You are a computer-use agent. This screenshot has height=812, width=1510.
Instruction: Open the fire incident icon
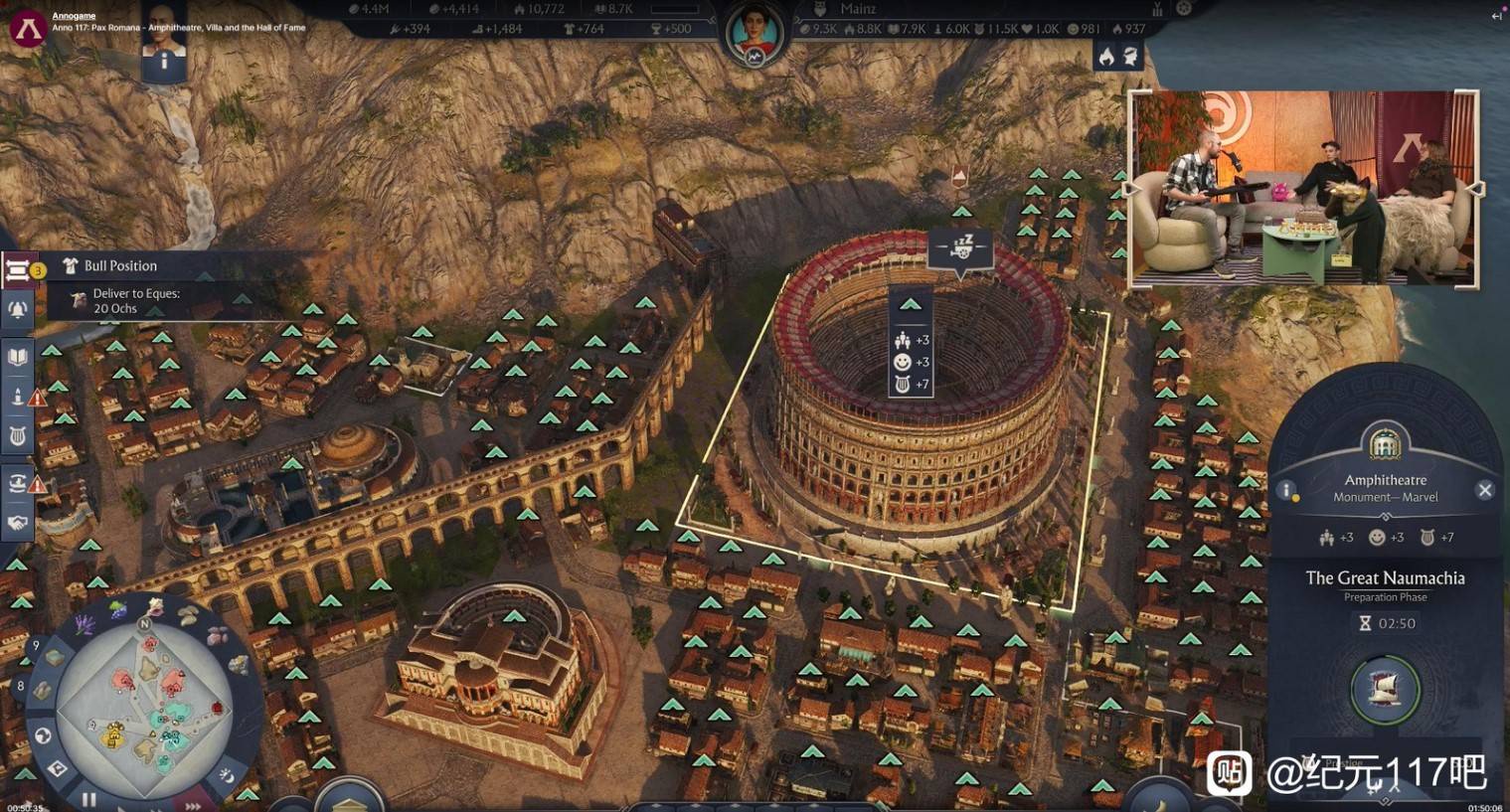click(1106, 57)
